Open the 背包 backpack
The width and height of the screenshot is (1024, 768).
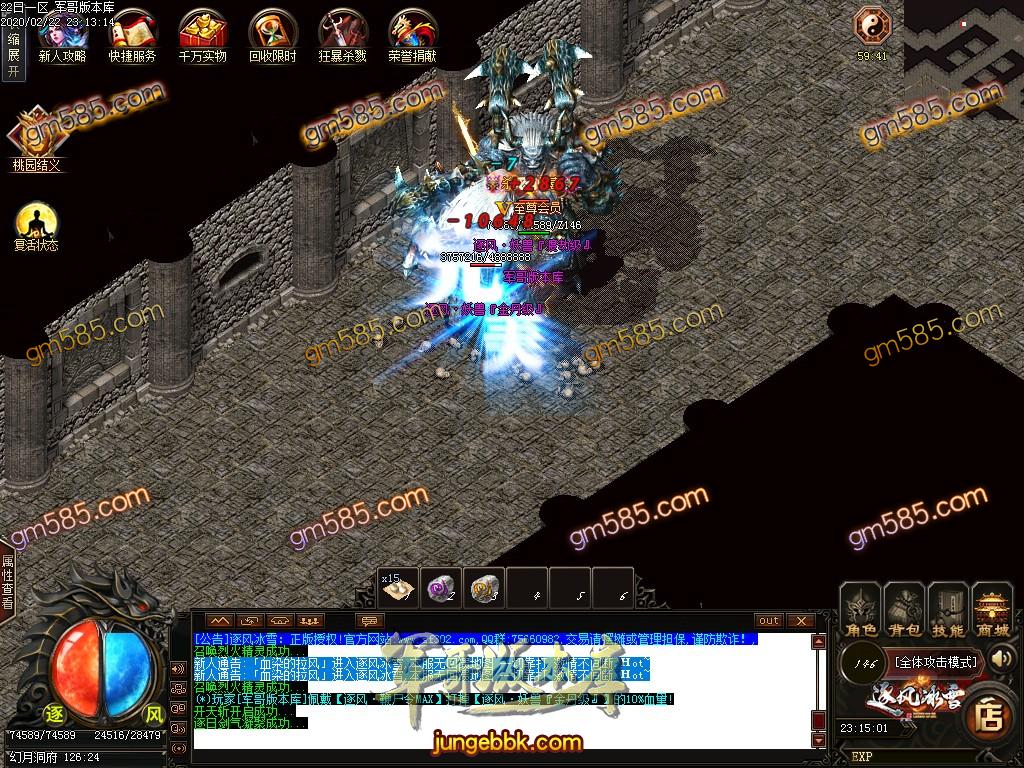[x=904, y=610]
